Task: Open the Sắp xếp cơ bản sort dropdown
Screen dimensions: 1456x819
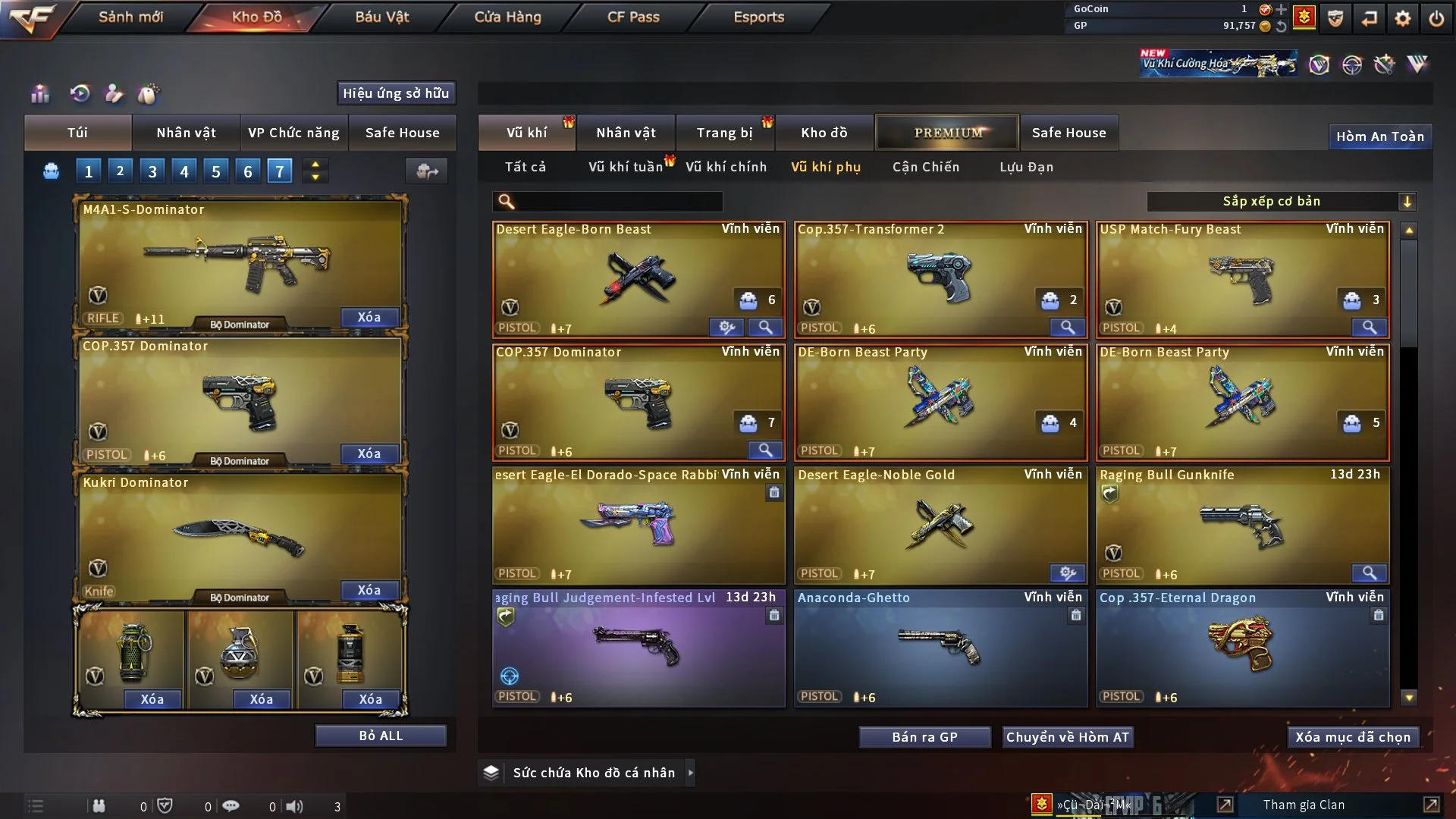Action: coord(1281,202)
